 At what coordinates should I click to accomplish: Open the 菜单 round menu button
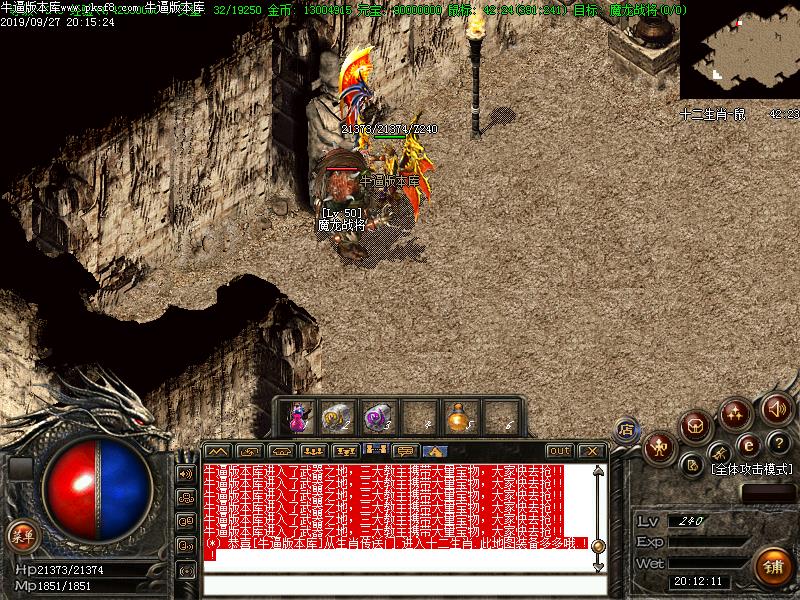(21, 535)
